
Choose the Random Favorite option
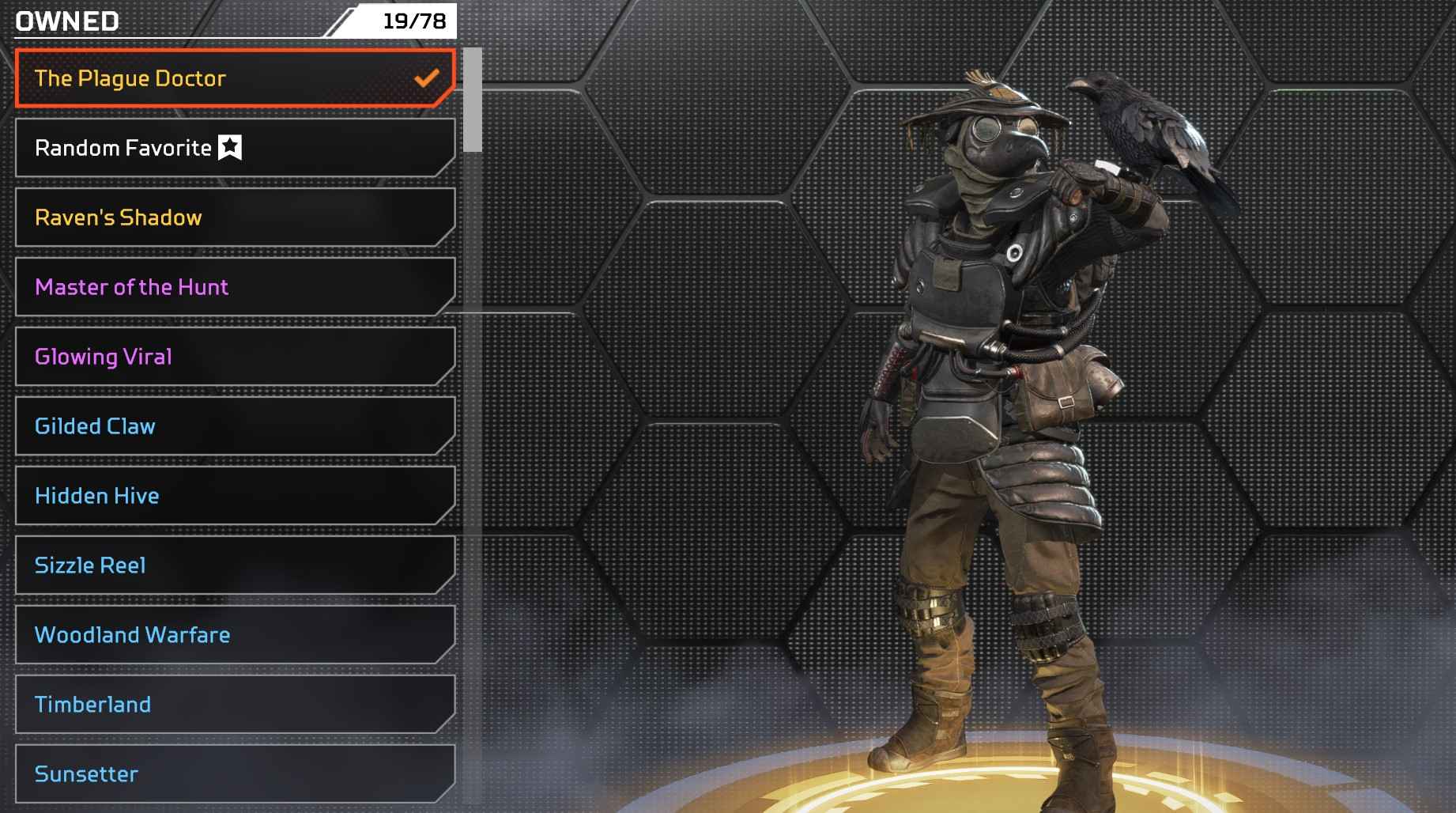[x=235, y=148]
